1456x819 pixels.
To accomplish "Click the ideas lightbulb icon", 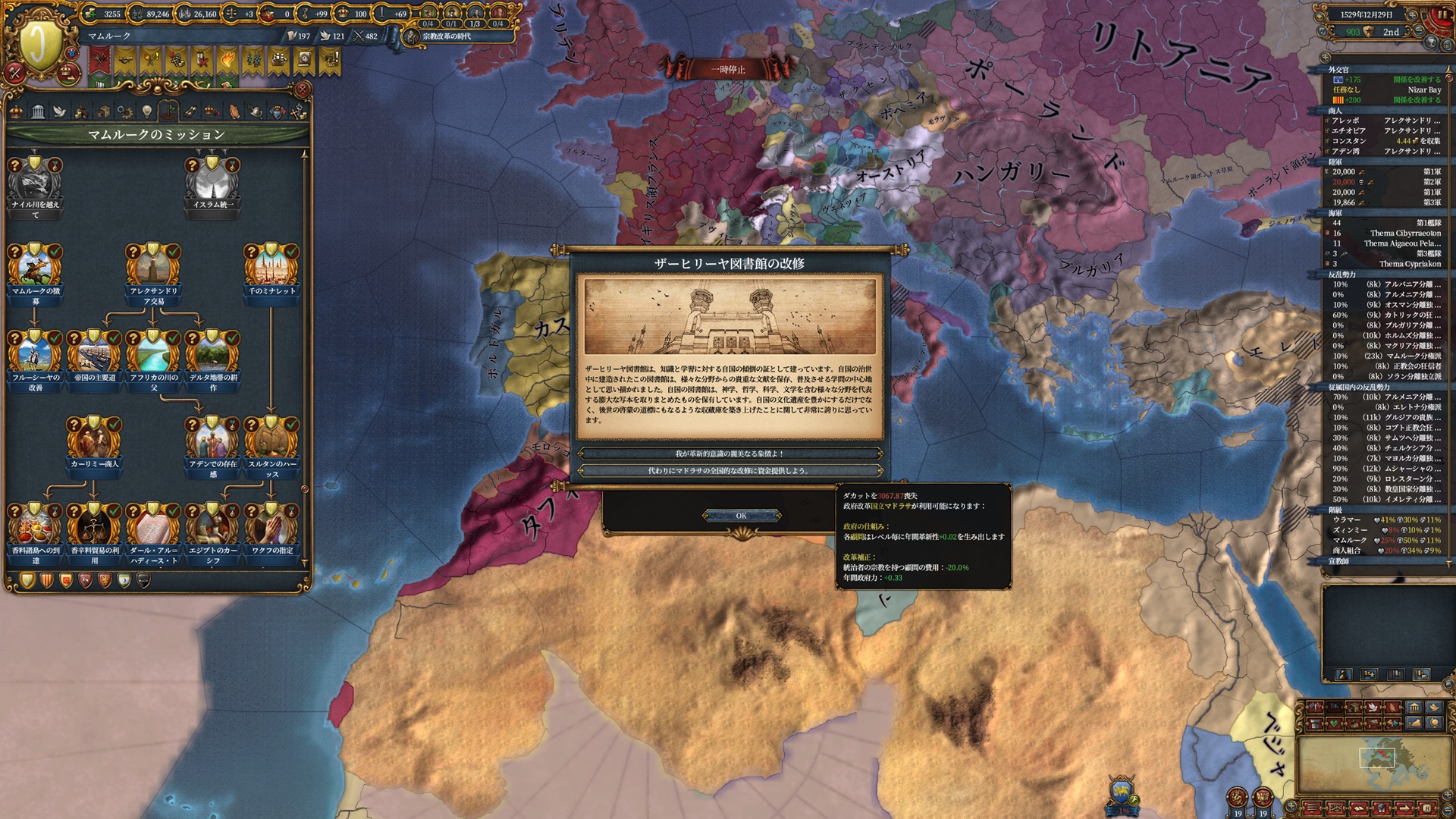I will click(x=147, y=111).
